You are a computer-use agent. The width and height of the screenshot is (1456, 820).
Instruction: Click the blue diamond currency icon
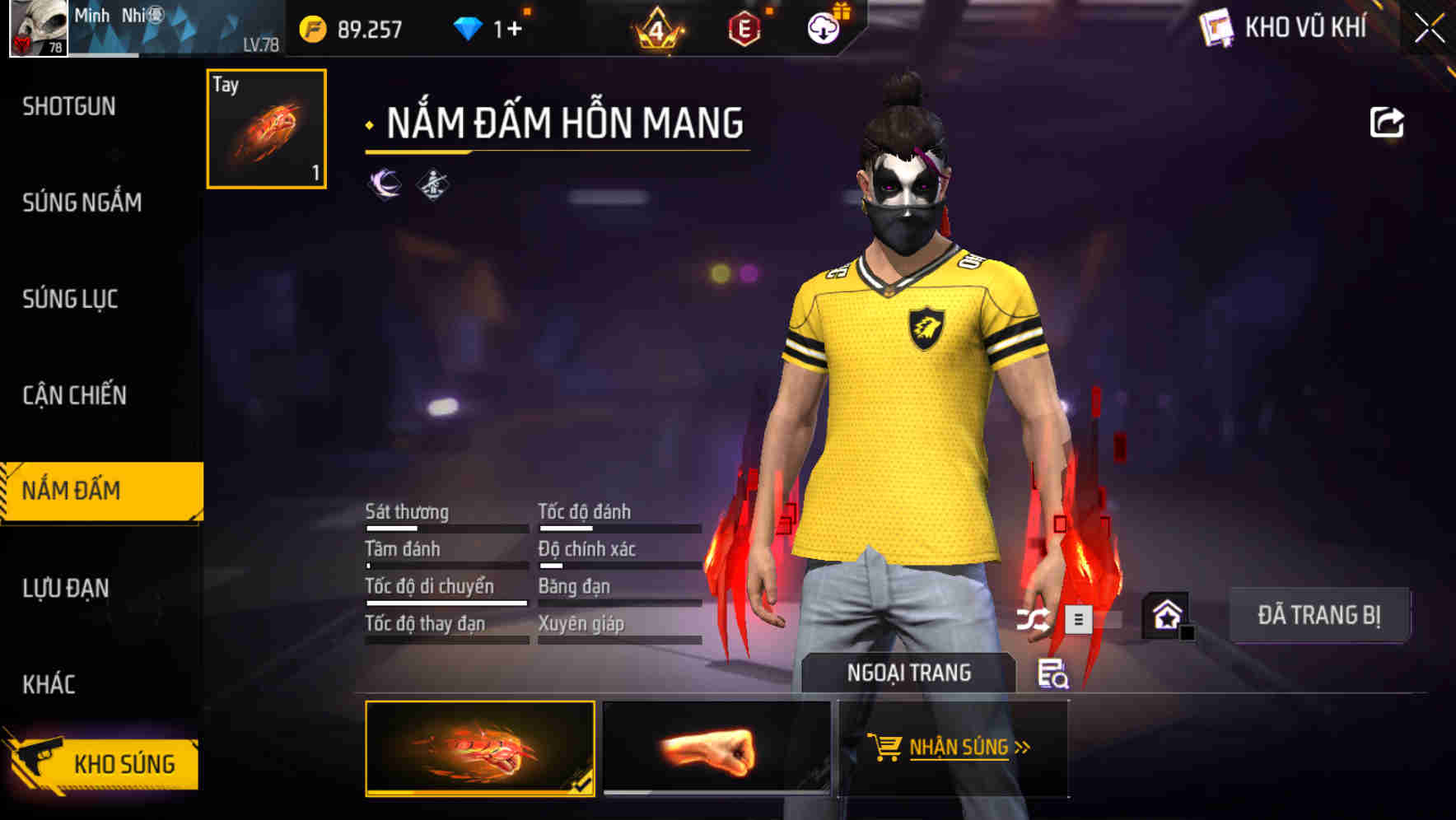(x=469, y=27)
